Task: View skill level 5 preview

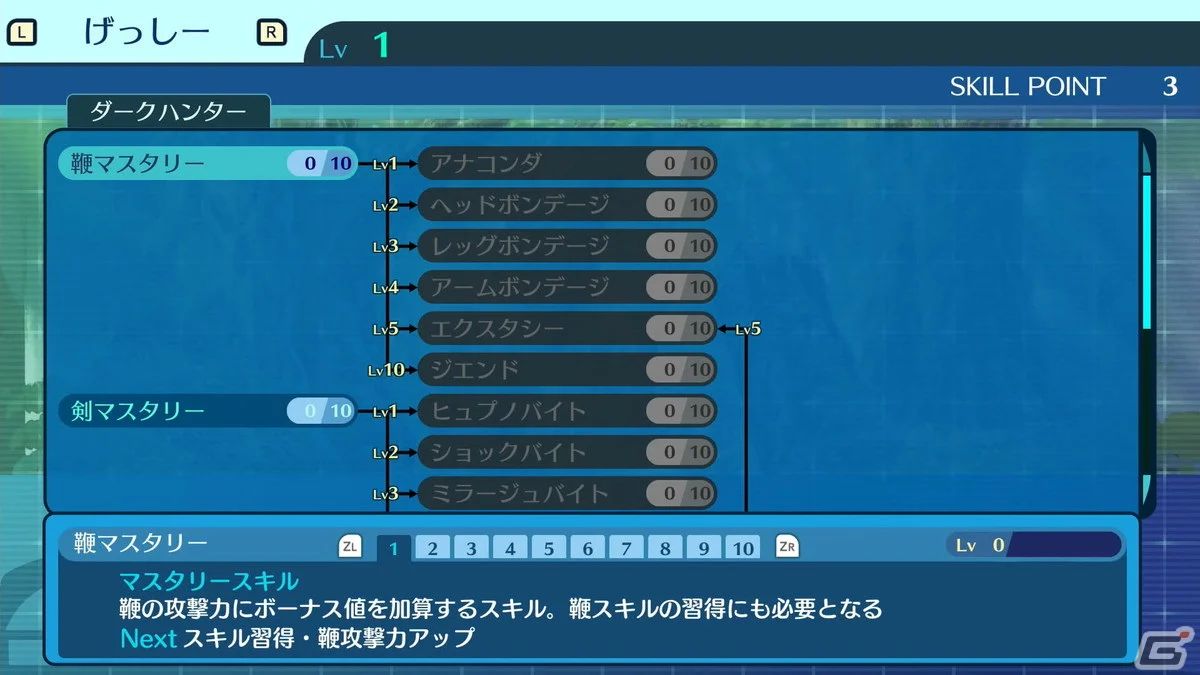Action: 549,548
